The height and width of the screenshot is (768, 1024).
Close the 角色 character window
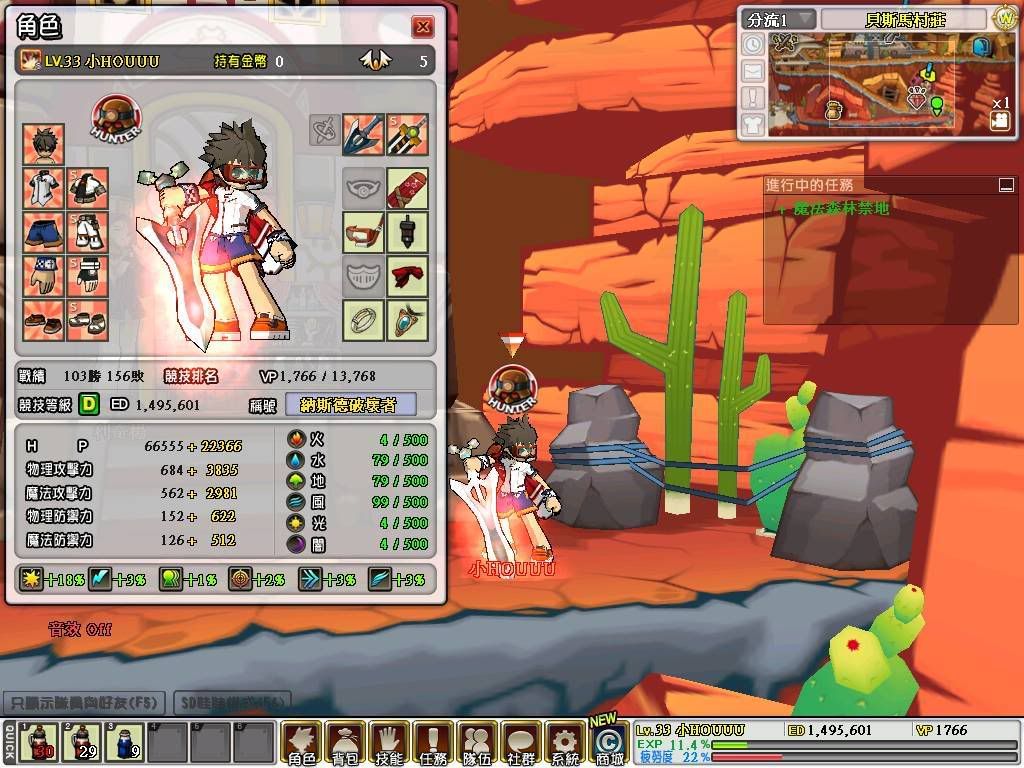tap(423, 27)
